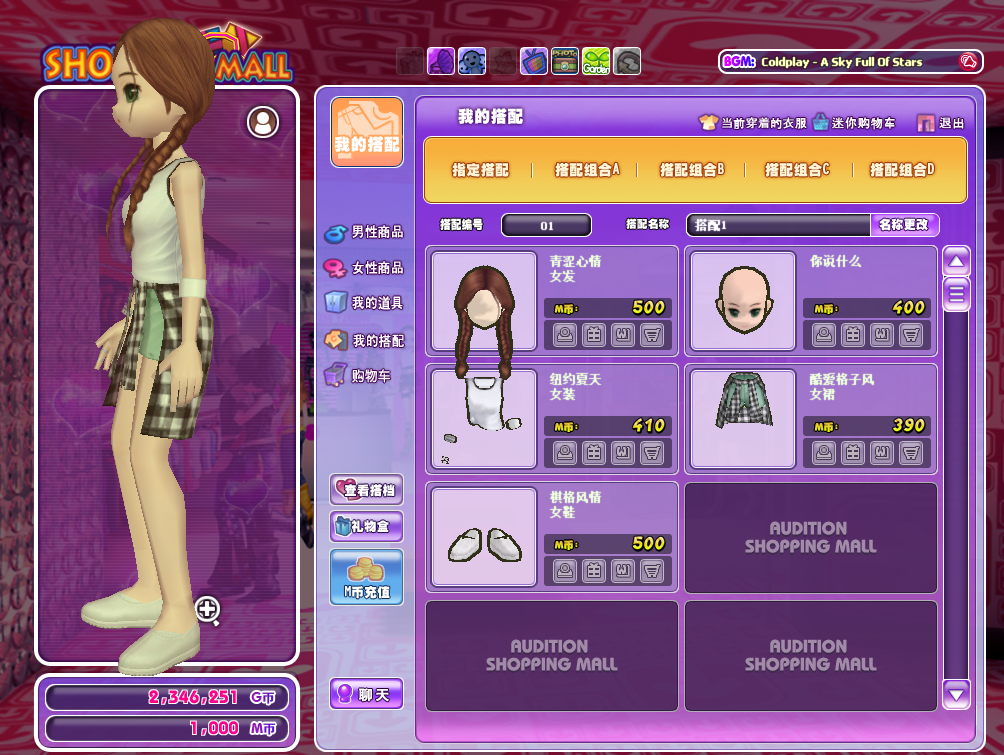Click the 退出 exit button
Viewport: 1004px width, 755px height.
pos(941,123)
